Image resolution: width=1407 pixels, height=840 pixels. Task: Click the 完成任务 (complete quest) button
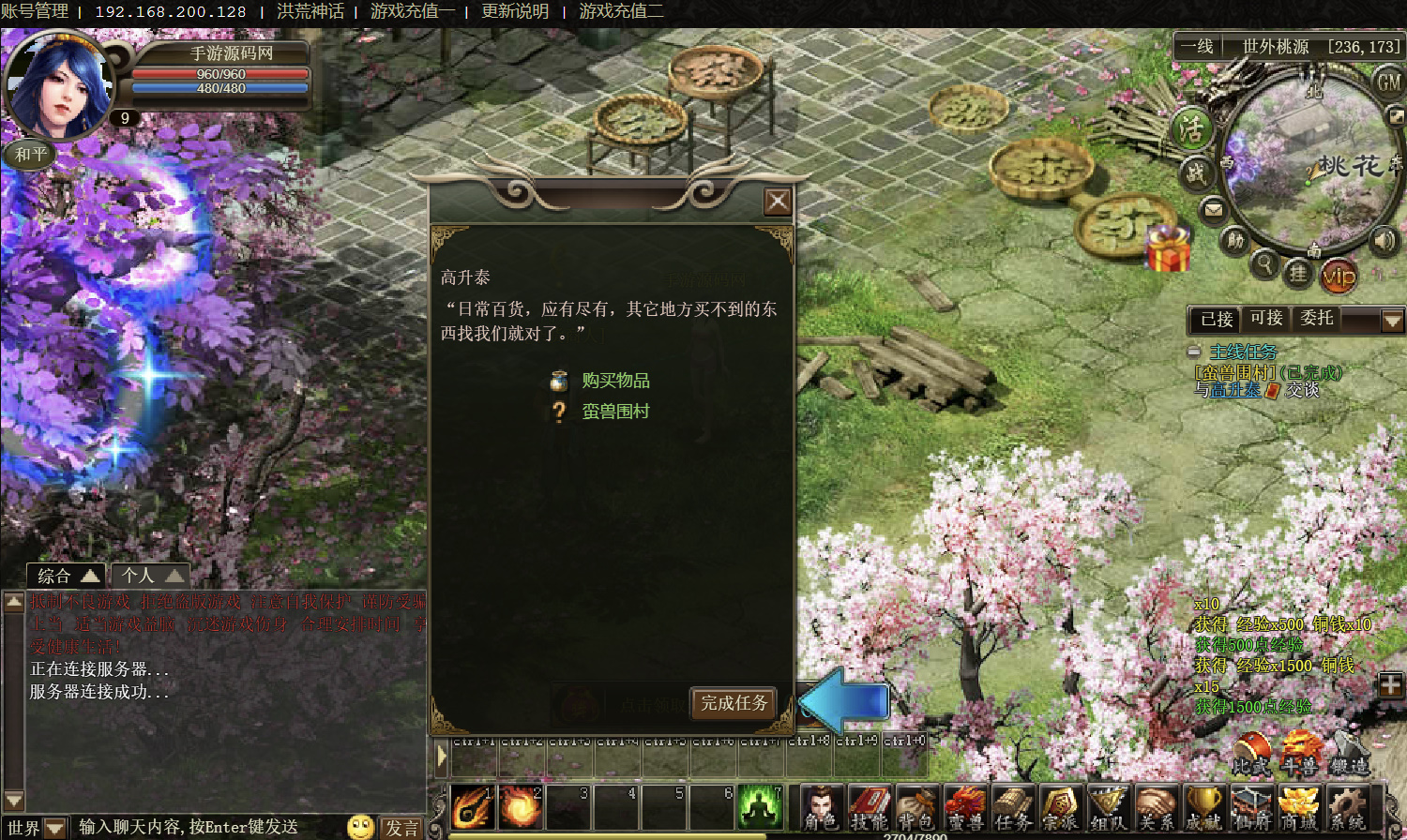click(x=734, y=703)
